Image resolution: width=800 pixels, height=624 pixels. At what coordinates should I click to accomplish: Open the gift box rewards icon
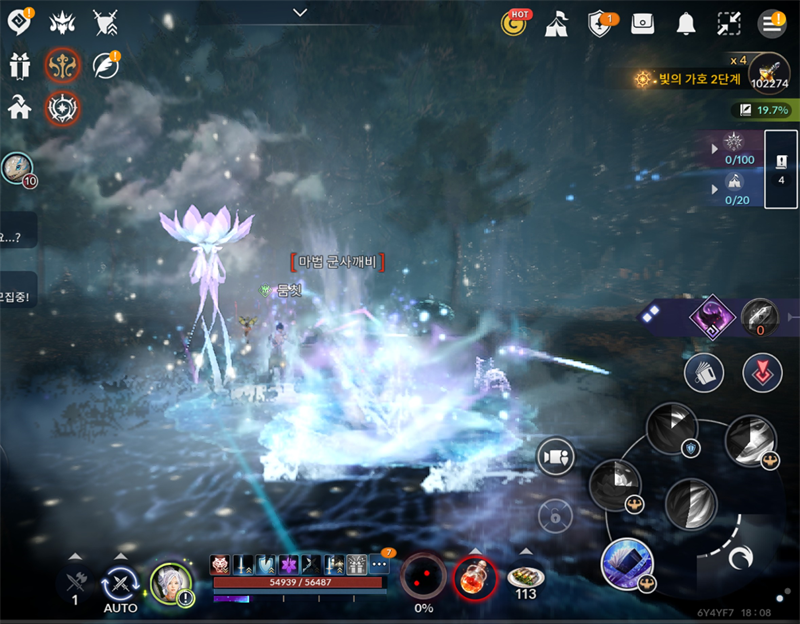(19, 66)
